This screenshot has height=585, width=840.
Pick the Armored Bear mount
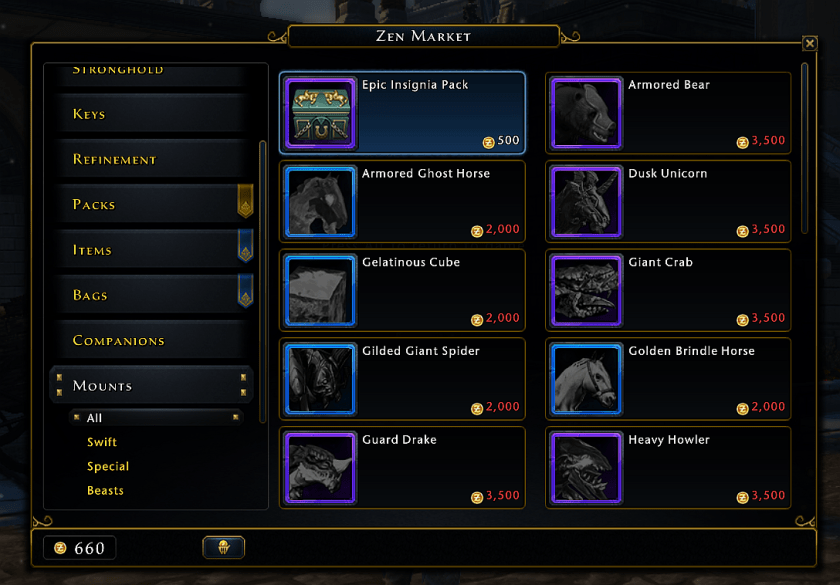668,112
